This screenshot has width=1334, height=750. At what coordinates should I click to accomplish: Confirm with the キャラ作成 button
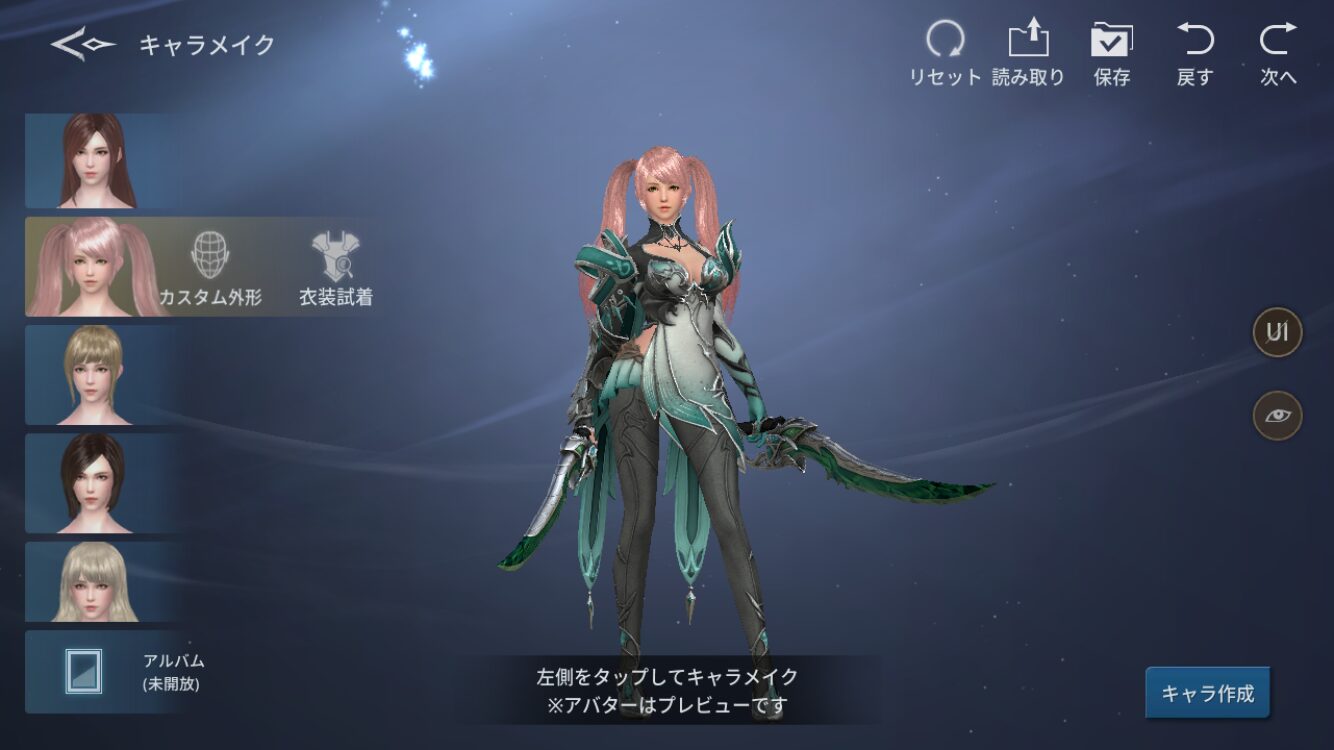(1207, 693)
